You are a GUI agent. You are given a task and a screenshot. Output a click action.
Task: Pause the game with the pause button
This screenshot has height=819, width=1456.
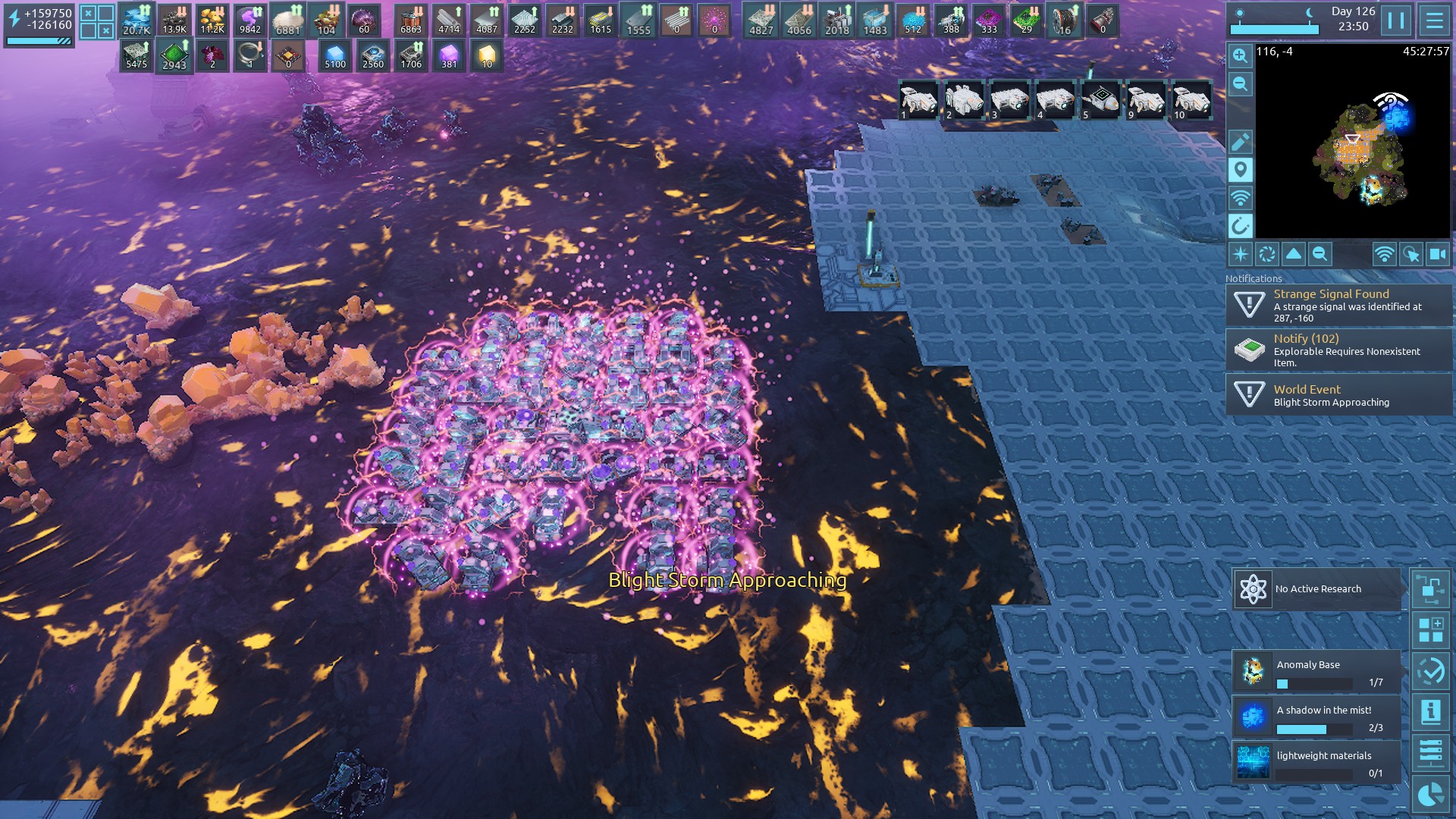tap(1396, 20)
